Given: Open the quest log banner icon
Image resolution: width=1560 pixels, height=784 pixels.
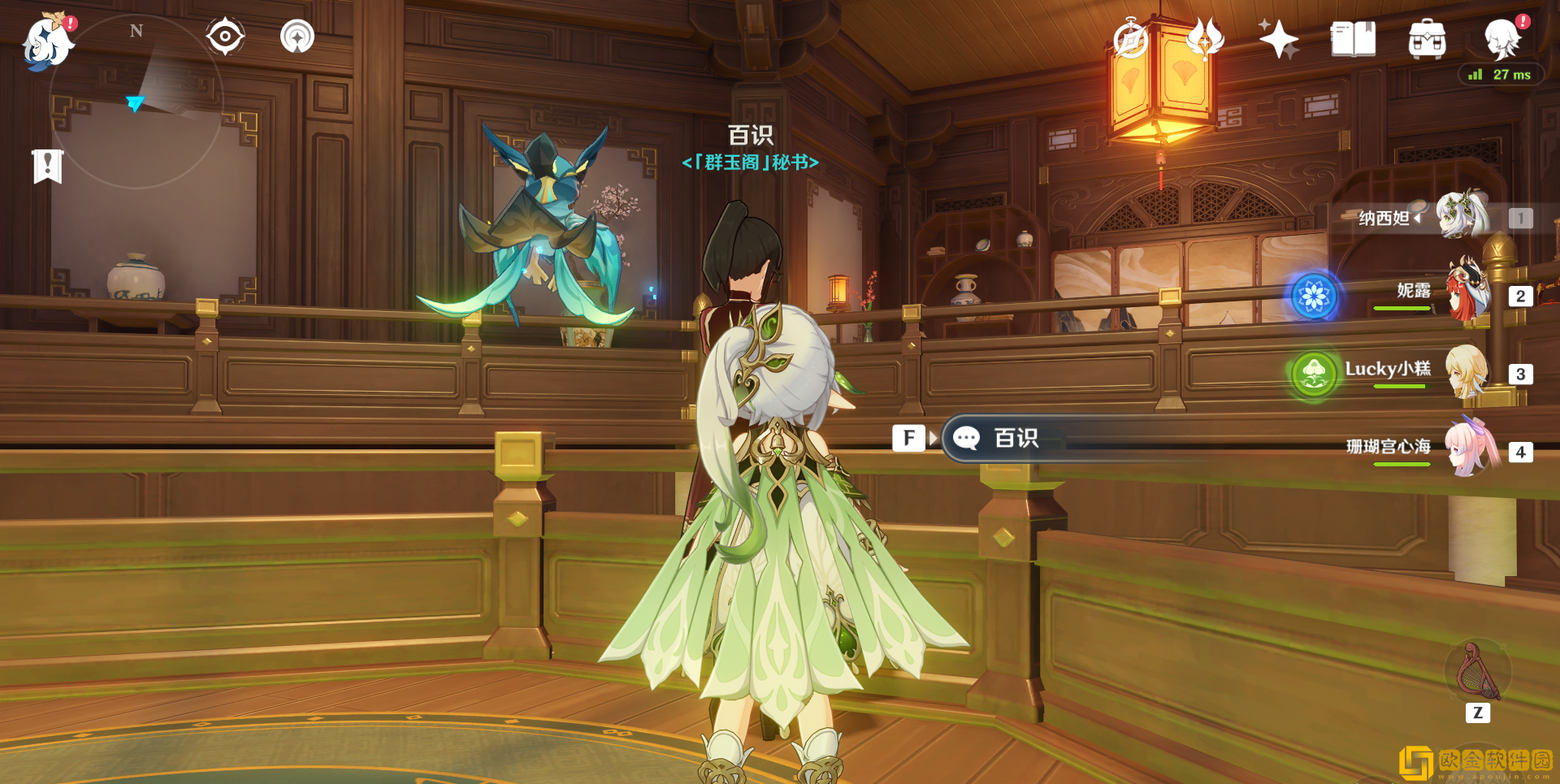Looking at the screenshot, I should point(48,167).
